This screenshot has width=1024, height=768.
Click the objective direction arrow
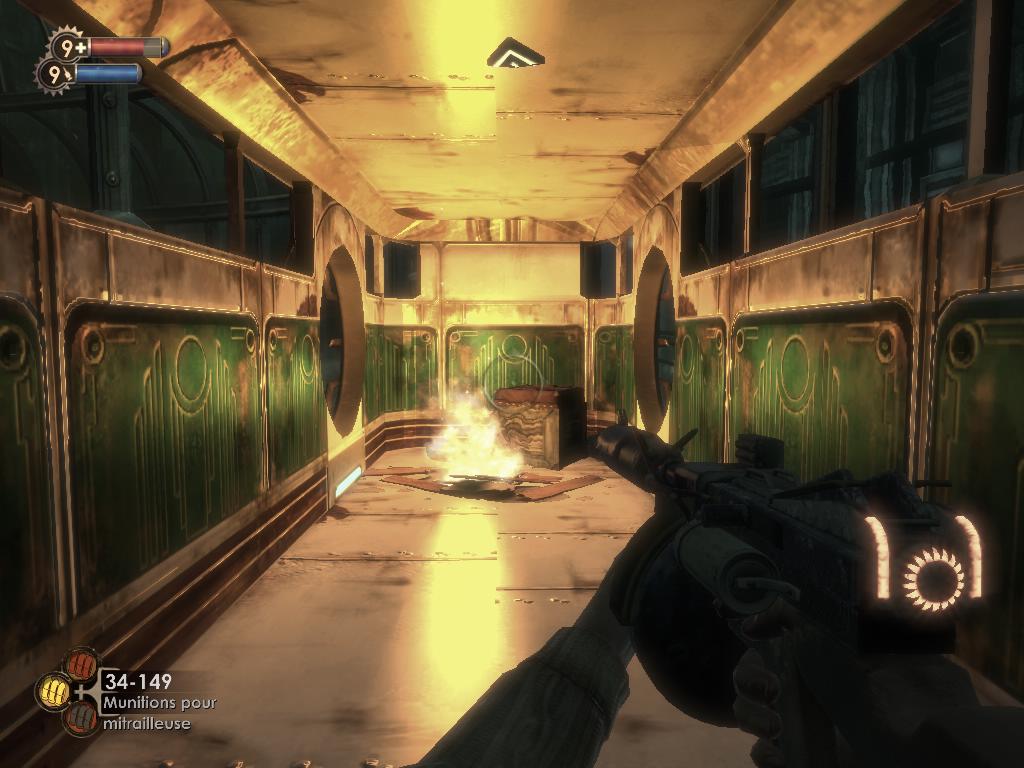coord(516,52)
